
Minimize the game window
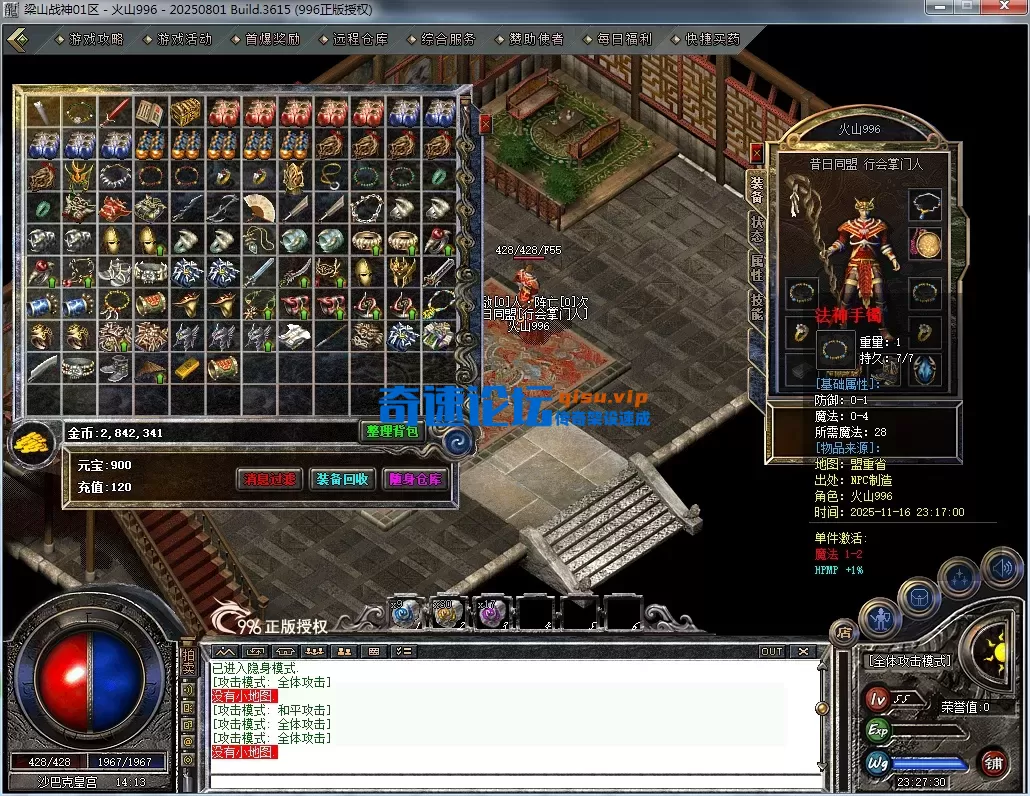[936, 8]
